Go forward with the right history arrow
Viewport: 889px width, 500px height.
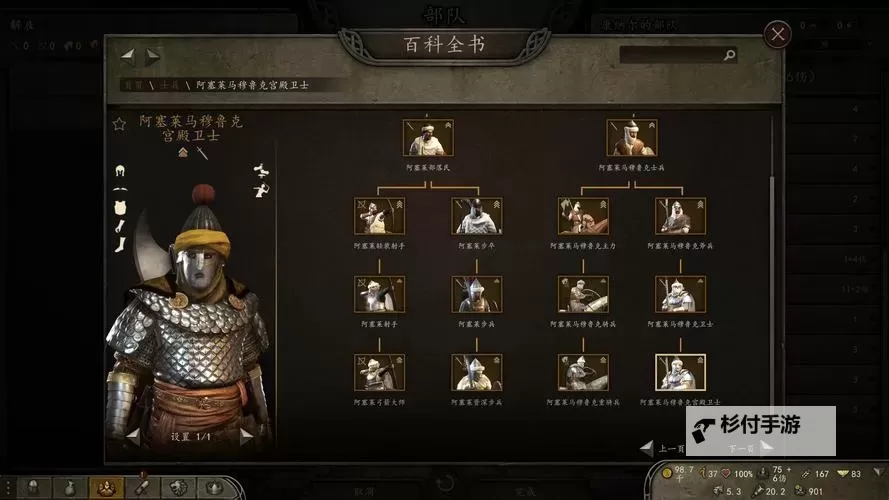coord(153,56)
